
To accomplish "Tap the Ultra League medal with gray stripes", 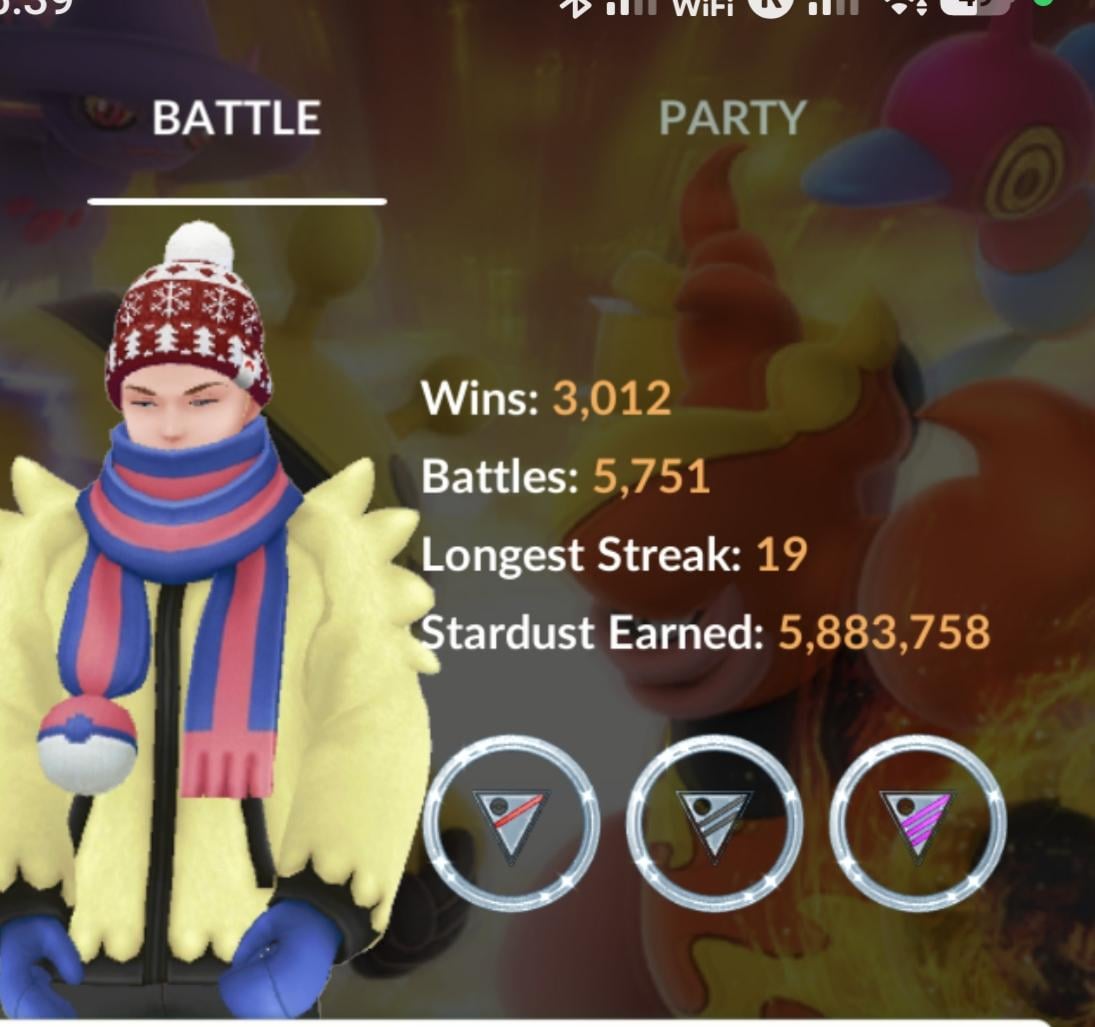I will point(714,824).
